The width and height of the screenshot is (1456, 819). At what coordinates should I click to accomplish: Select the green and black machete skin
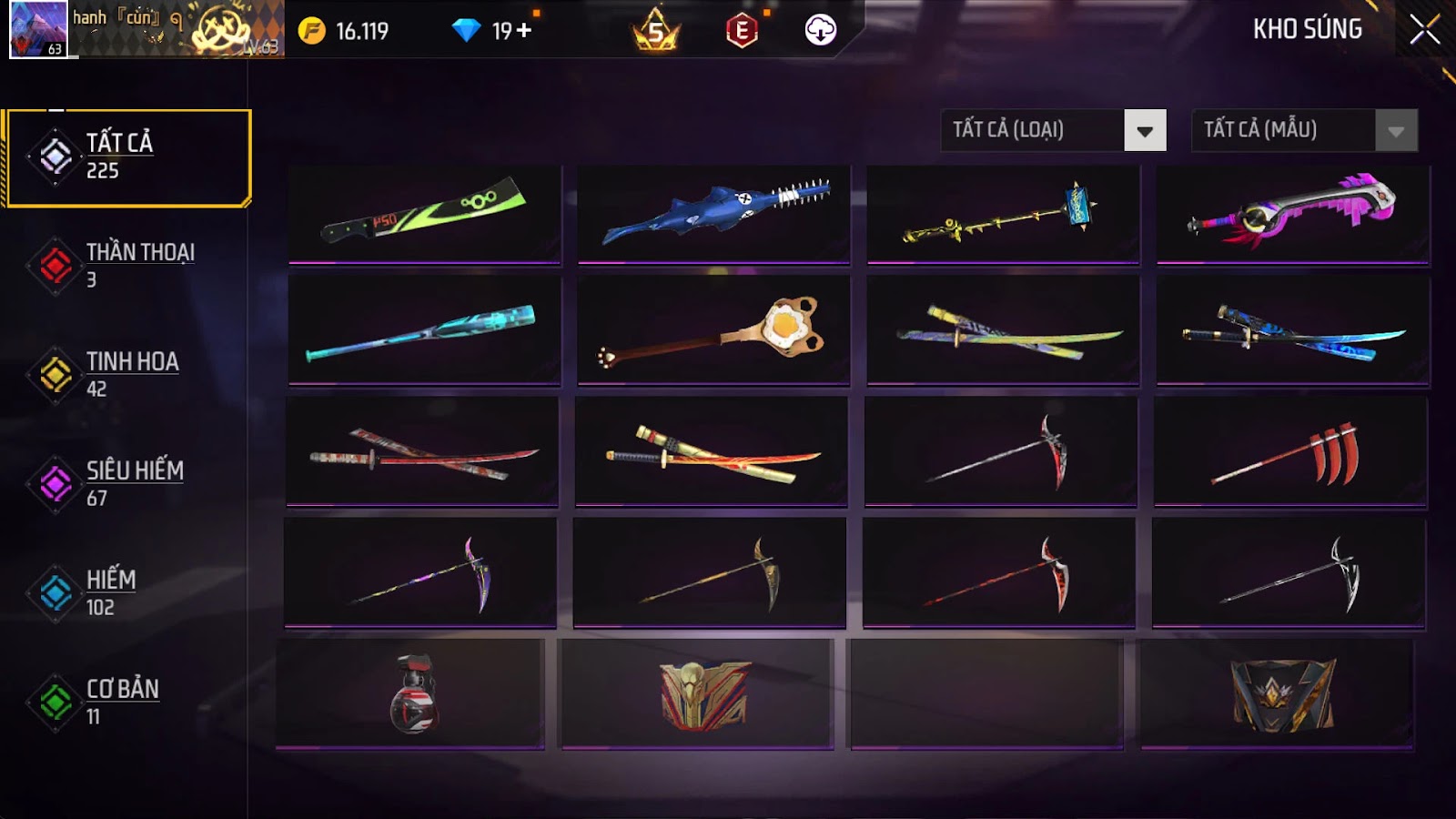[x=424, y=214]
